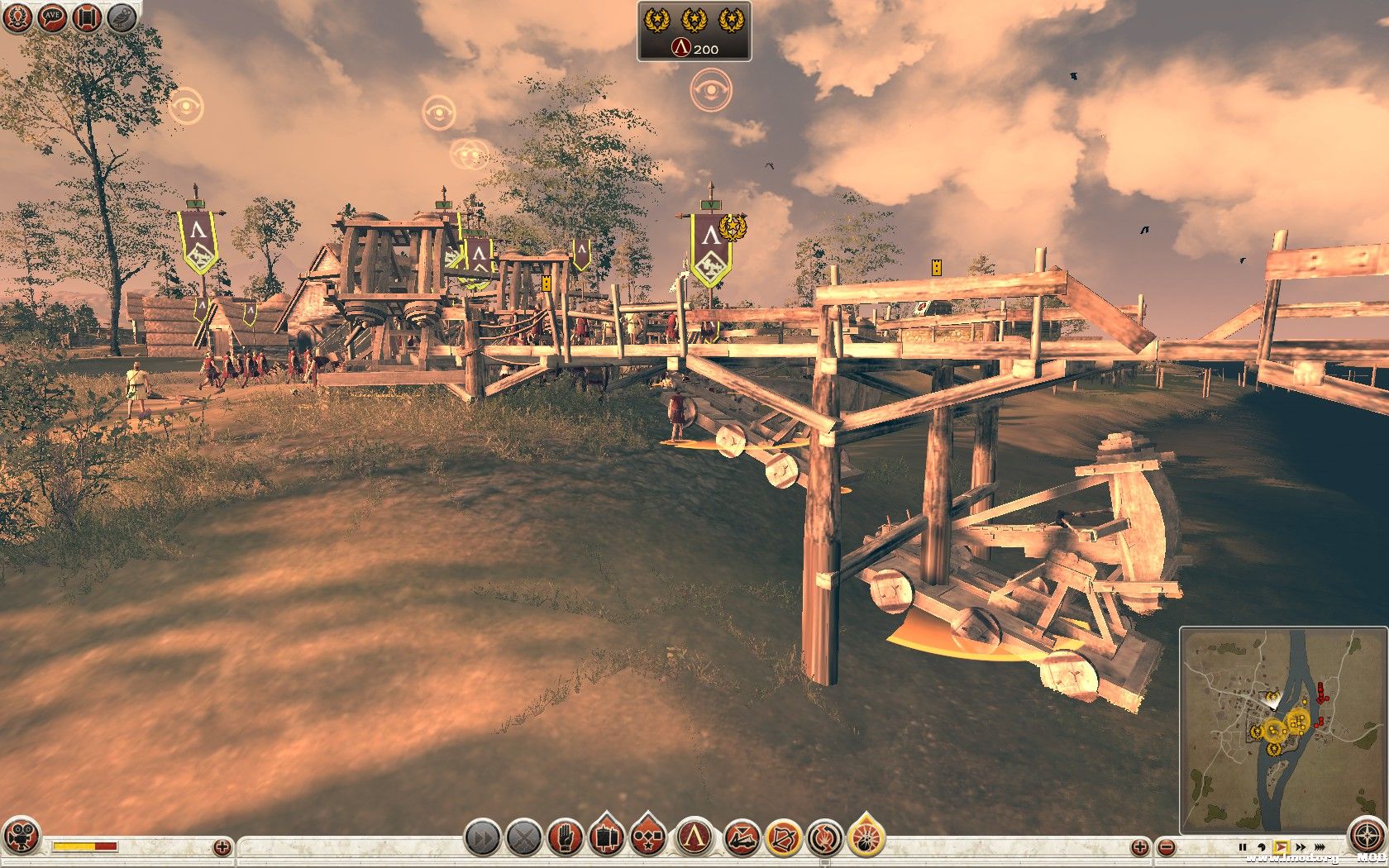1389x868 pixels.
Task: Activate the highlighted explosive shot ability
Action: 866,837
